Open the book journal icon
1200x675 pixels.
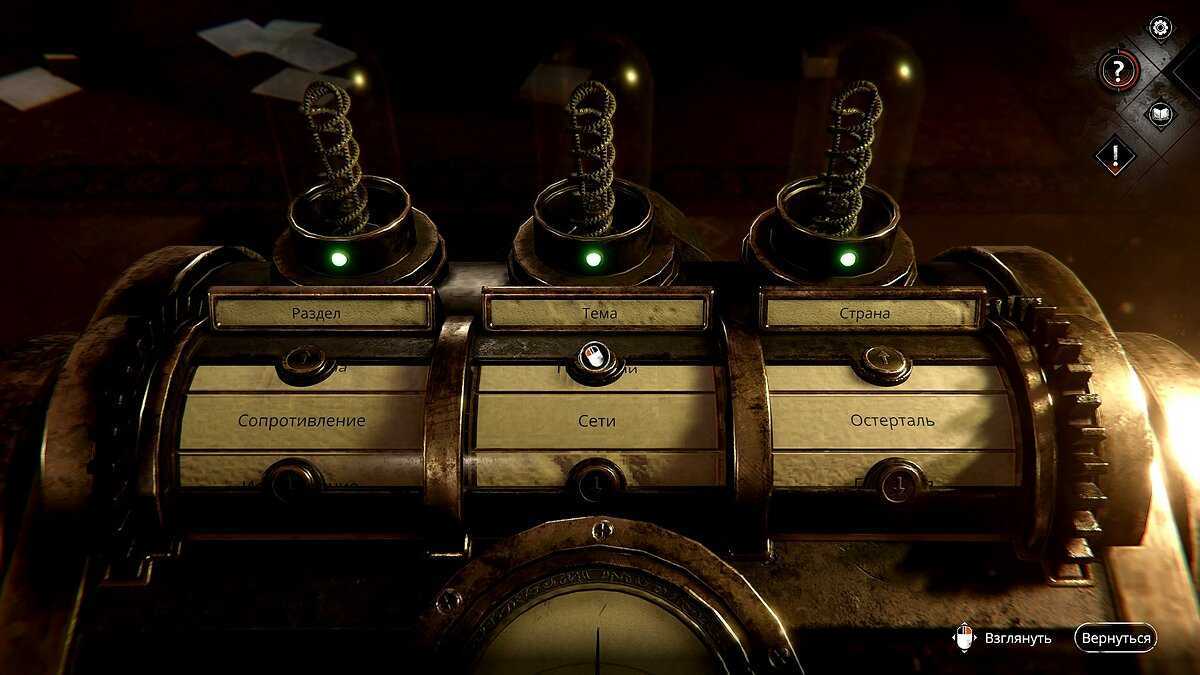(x=1160, y=113)
